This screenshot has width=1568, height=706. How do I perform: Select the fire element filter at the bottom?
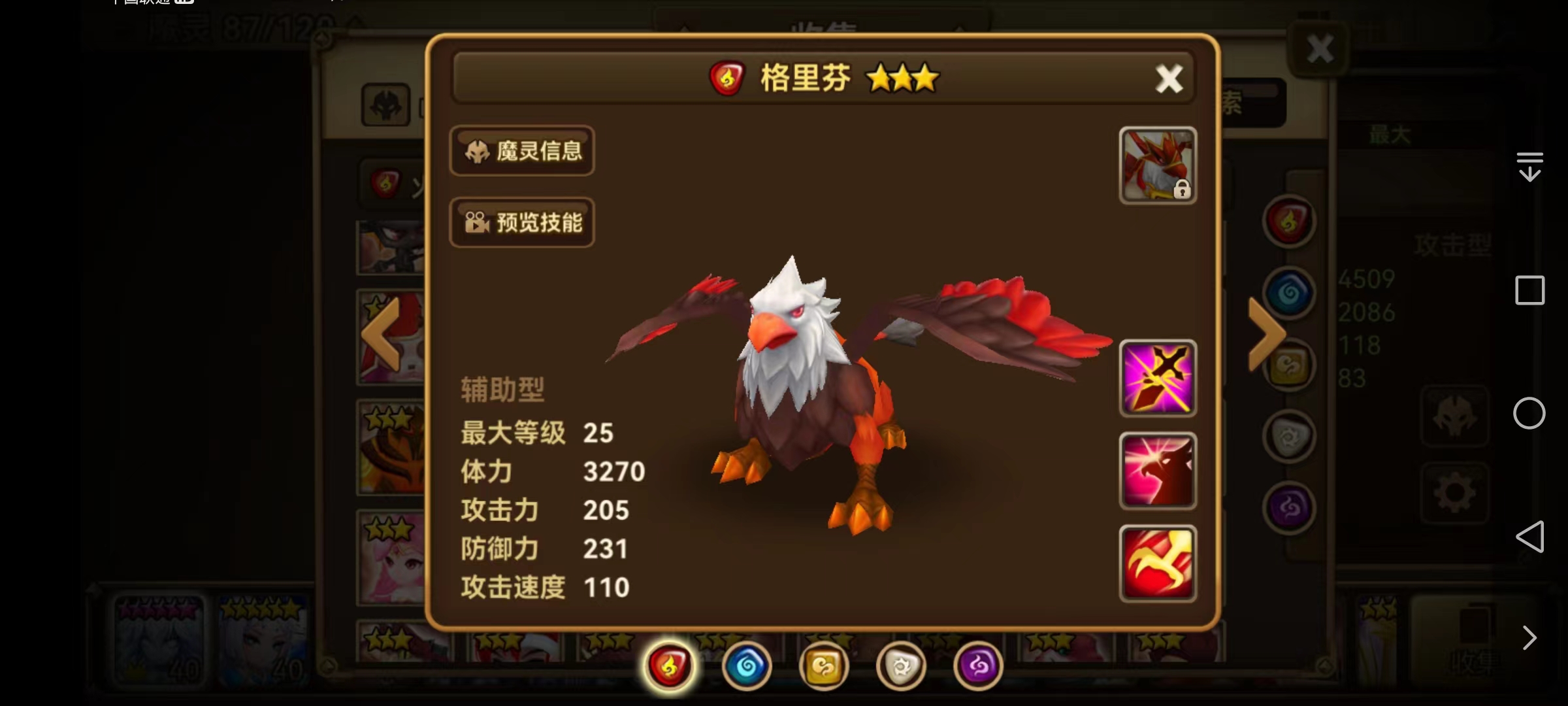click(668, 665)
